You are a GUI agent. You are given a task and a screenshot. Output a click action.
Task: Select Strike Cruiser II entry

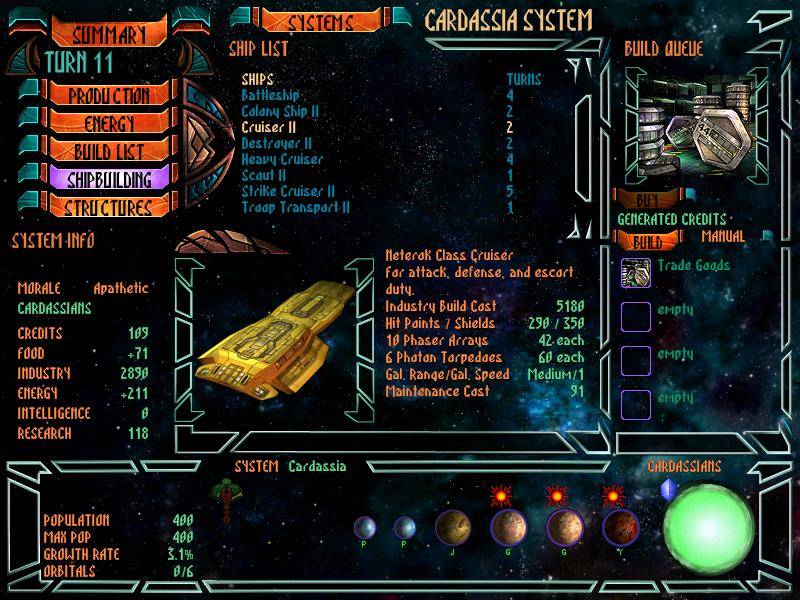288,191
